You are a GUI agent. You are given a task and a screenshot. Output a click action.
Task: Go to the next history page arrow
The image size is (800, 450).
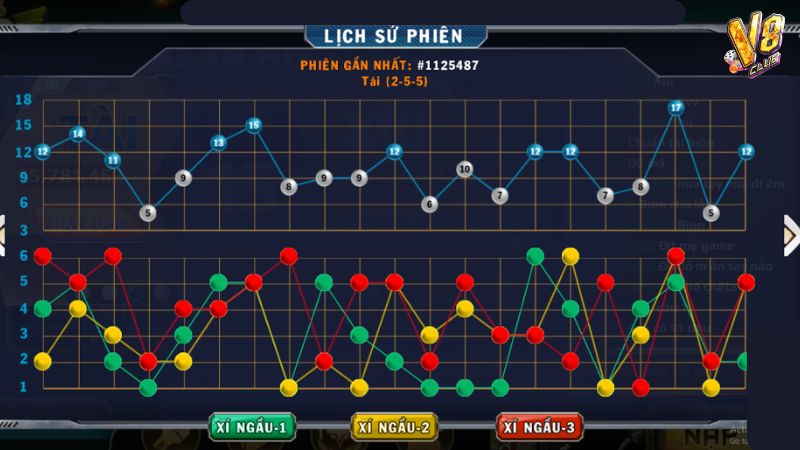tap(790, 236)
